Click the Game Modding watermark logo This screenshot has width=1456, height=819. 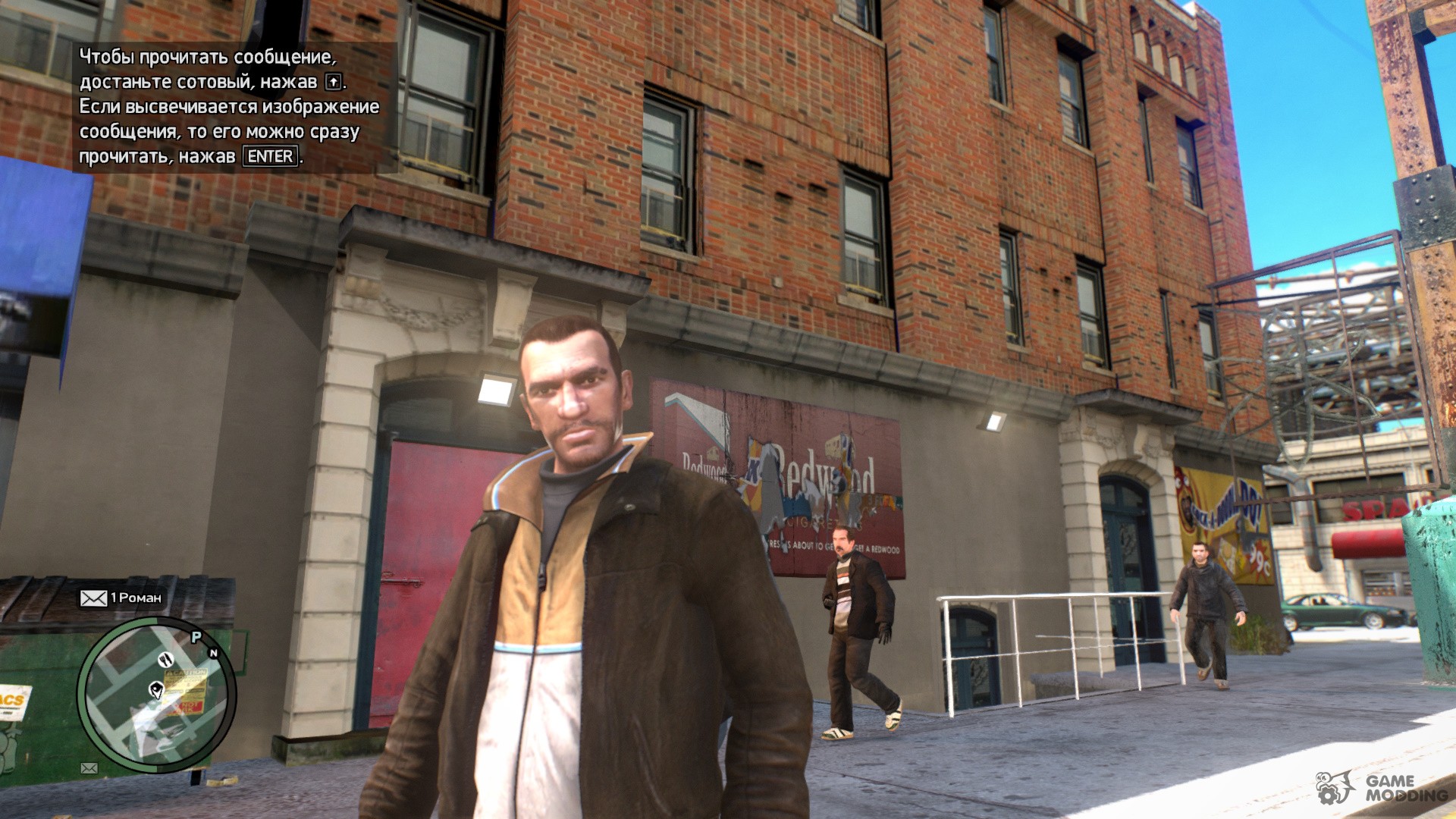click(x=1382, y=789)
